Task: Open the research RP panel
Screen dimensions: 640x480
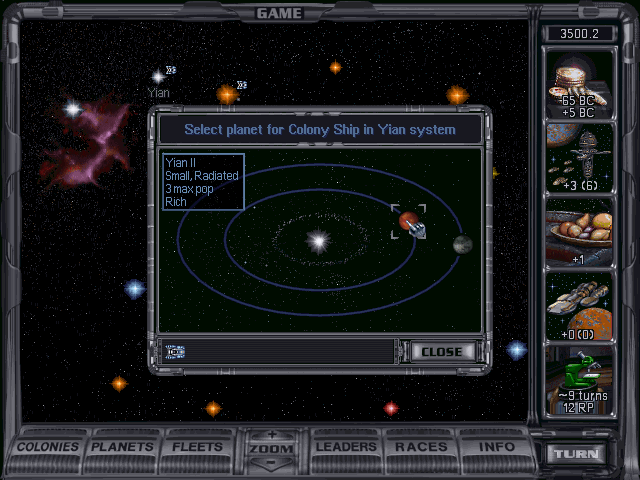Action: tap(580, 381)
